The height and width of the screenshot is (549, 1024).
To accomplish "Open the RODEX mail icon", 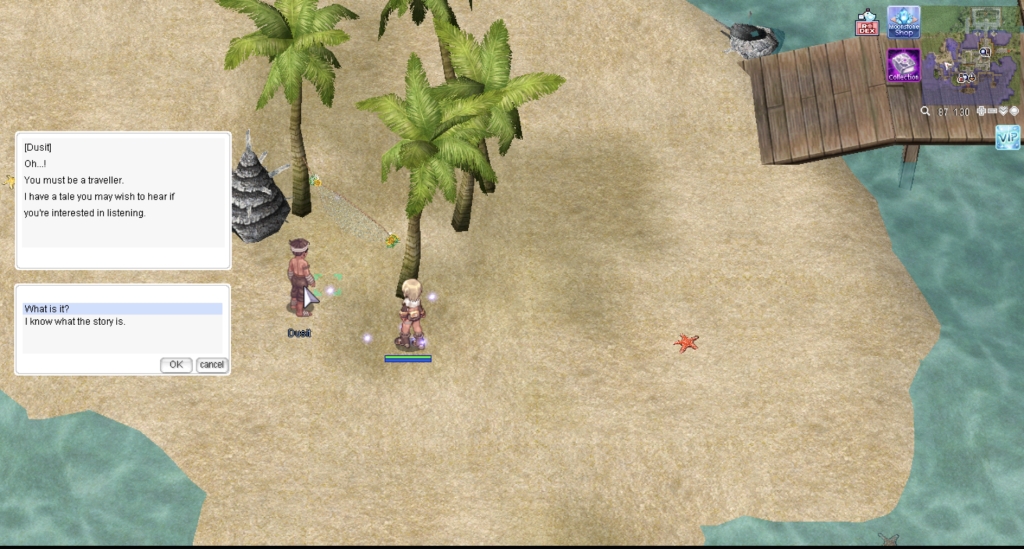I will 866,24.
